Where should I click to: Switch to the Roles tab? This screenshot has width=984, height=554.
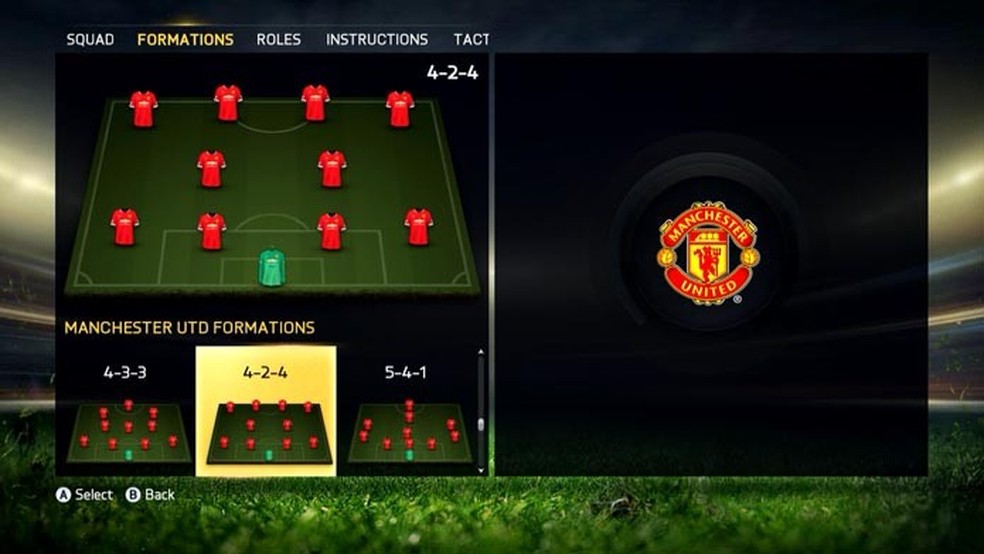point(278,40)
